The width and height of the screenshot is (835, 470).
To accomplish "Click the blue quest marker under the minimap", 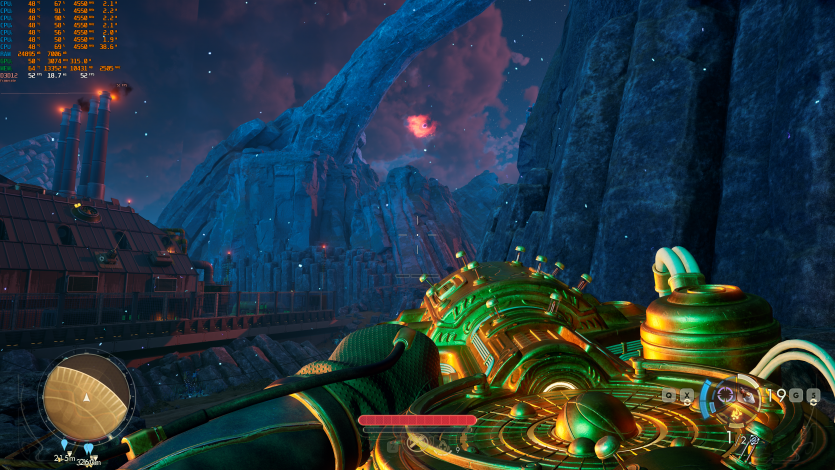I will click(65, 445).
